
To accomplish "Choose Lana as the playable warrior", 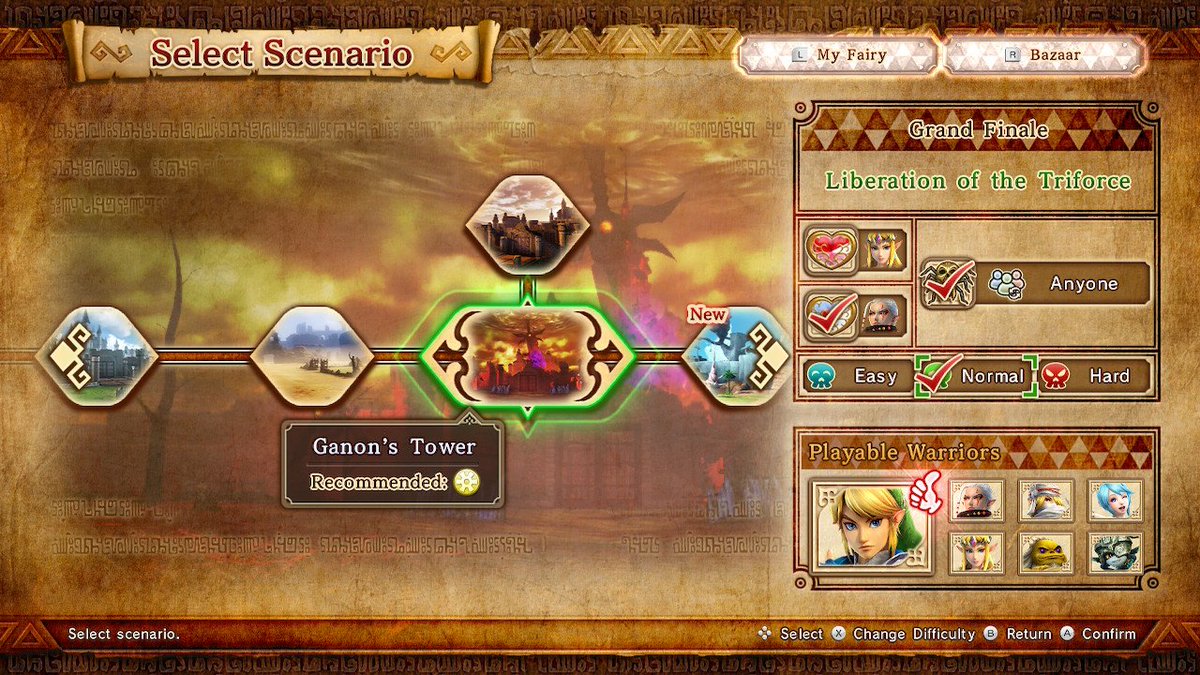I will coord(1115,499).
